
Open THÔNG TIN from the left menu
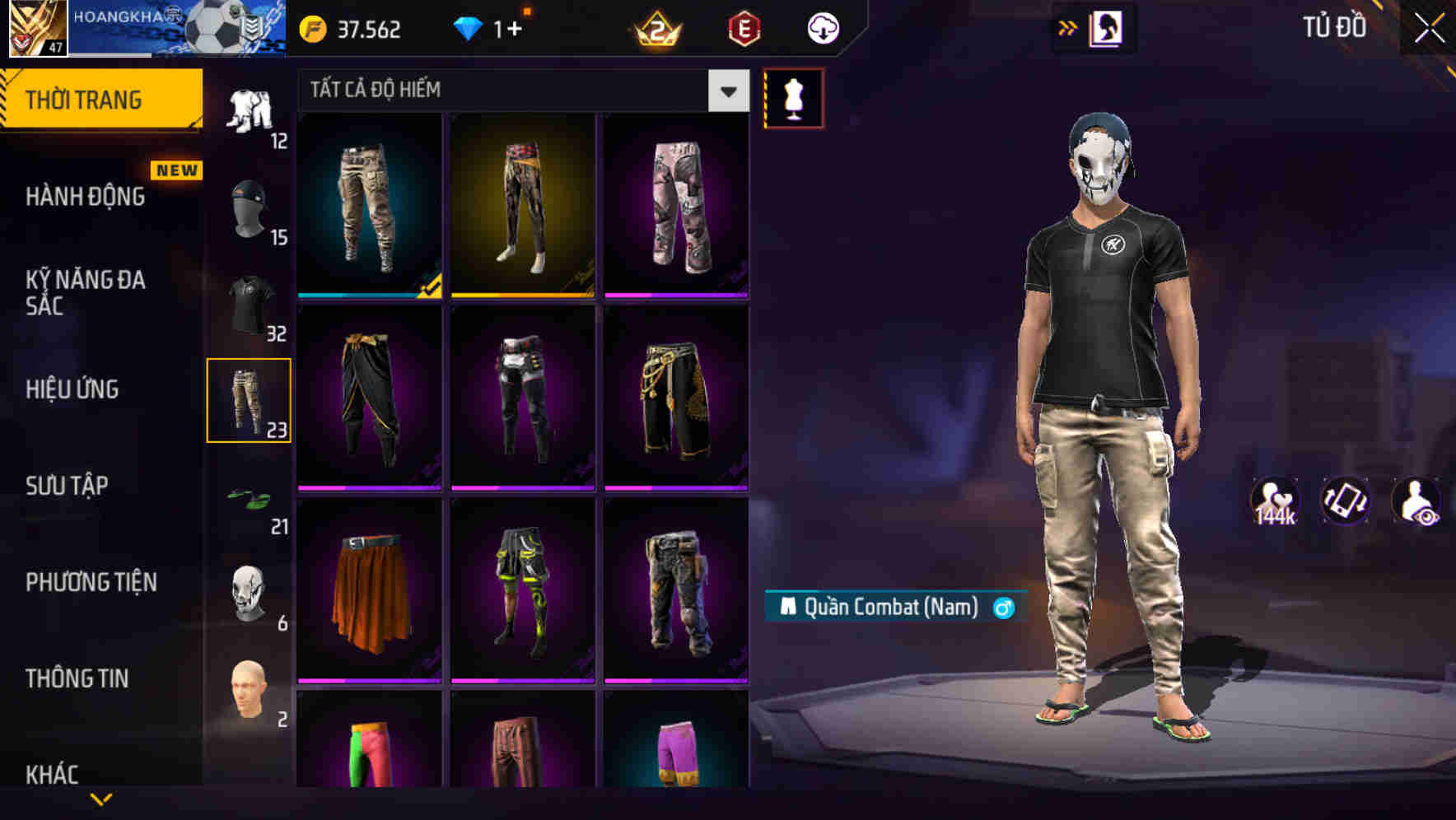[77, 678]
